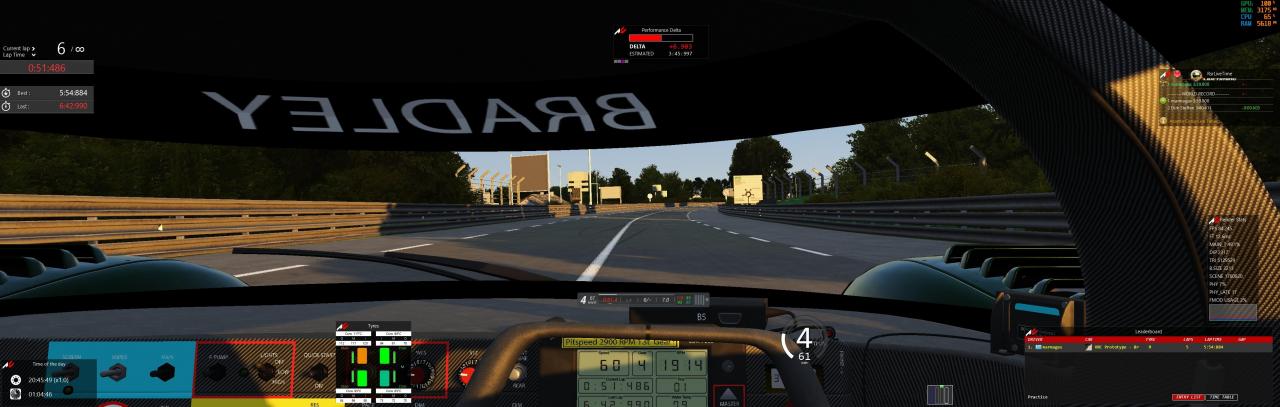
Task: Click the Best lap time entry
Action: [x=48, y=92]
